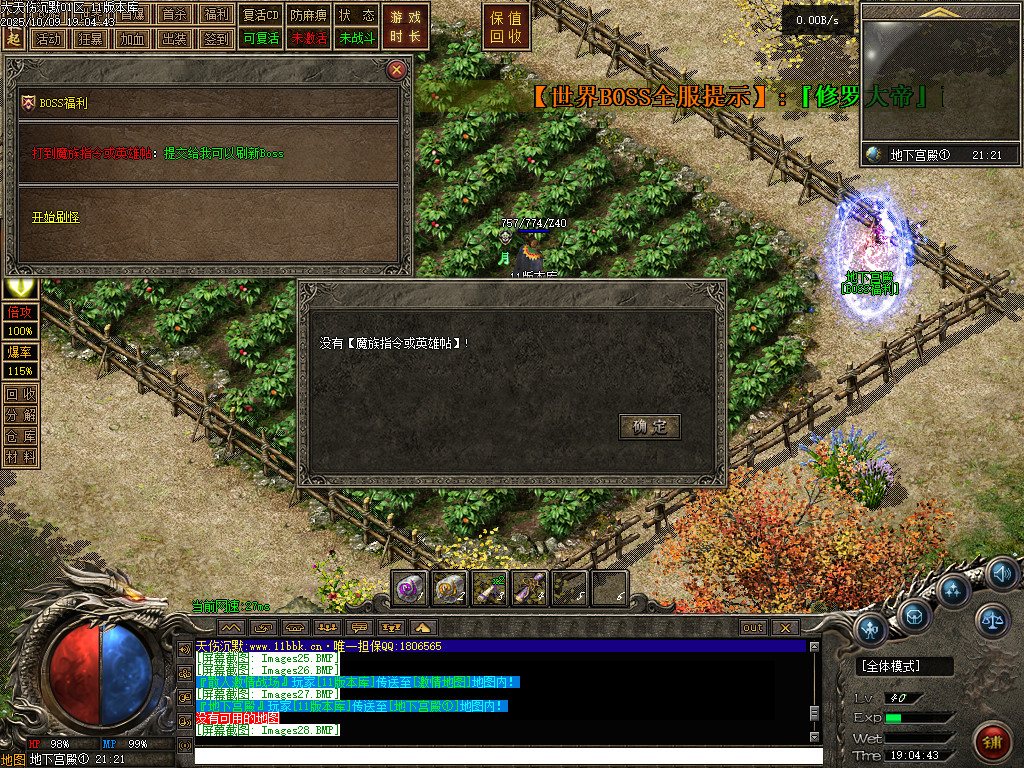Open the 首杀 menu
Screen dimensions: 1024x768
click(x=174, y=15)
